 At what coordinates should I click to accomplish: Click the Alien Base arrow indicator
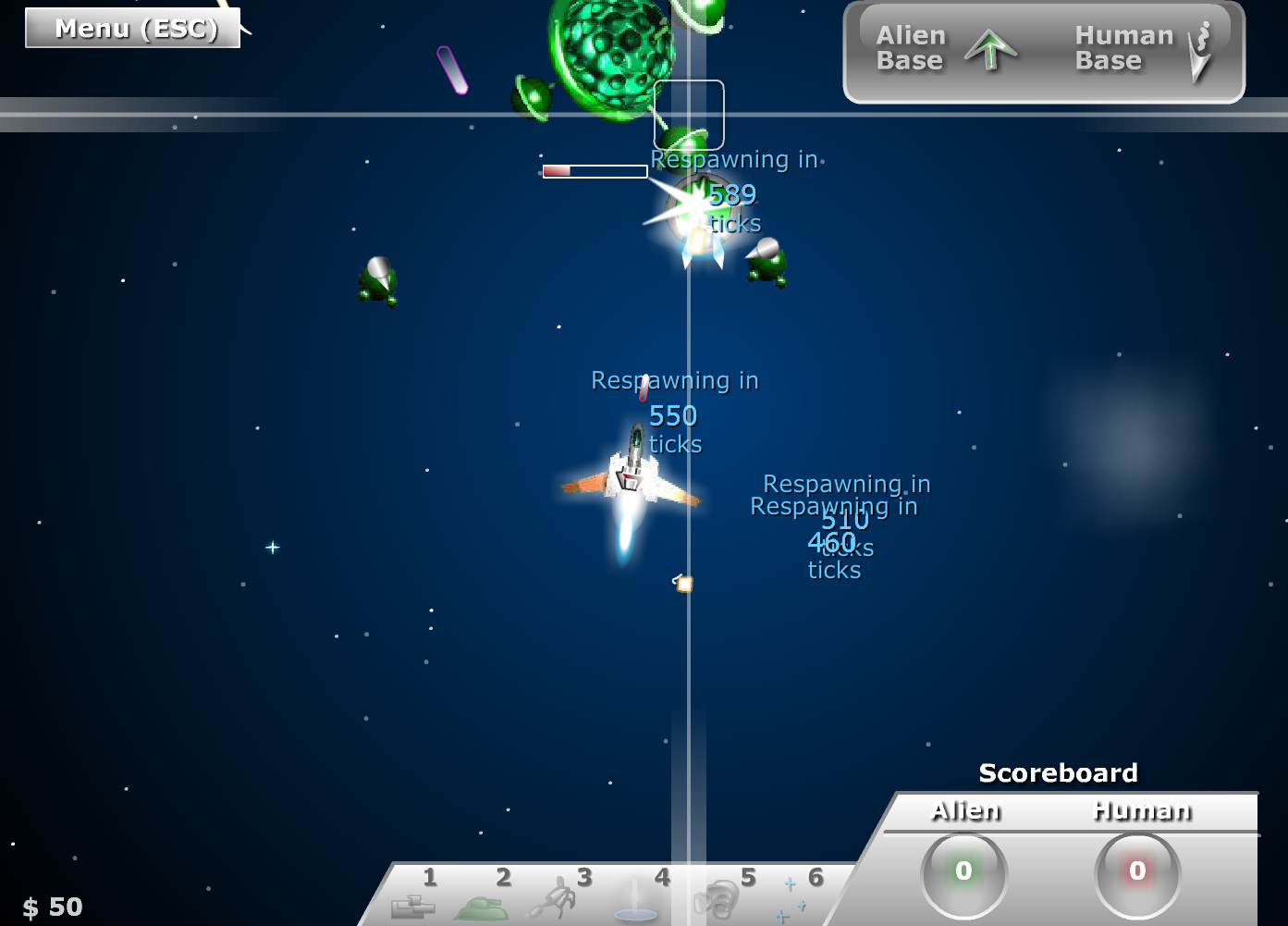(990, 50)
